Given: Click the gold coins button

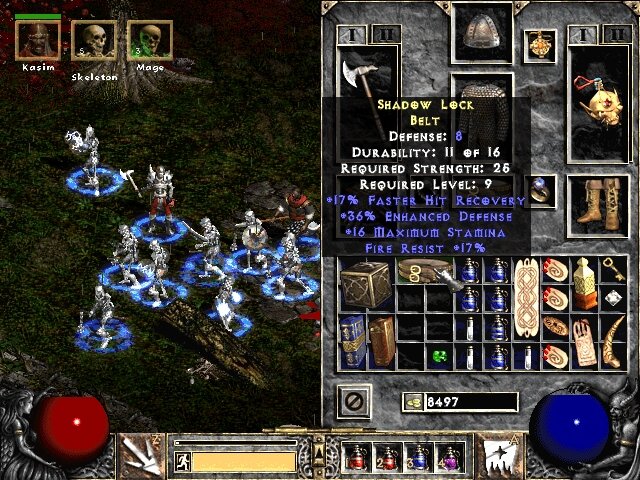Looking at the screenshot, I should point(412,402).
